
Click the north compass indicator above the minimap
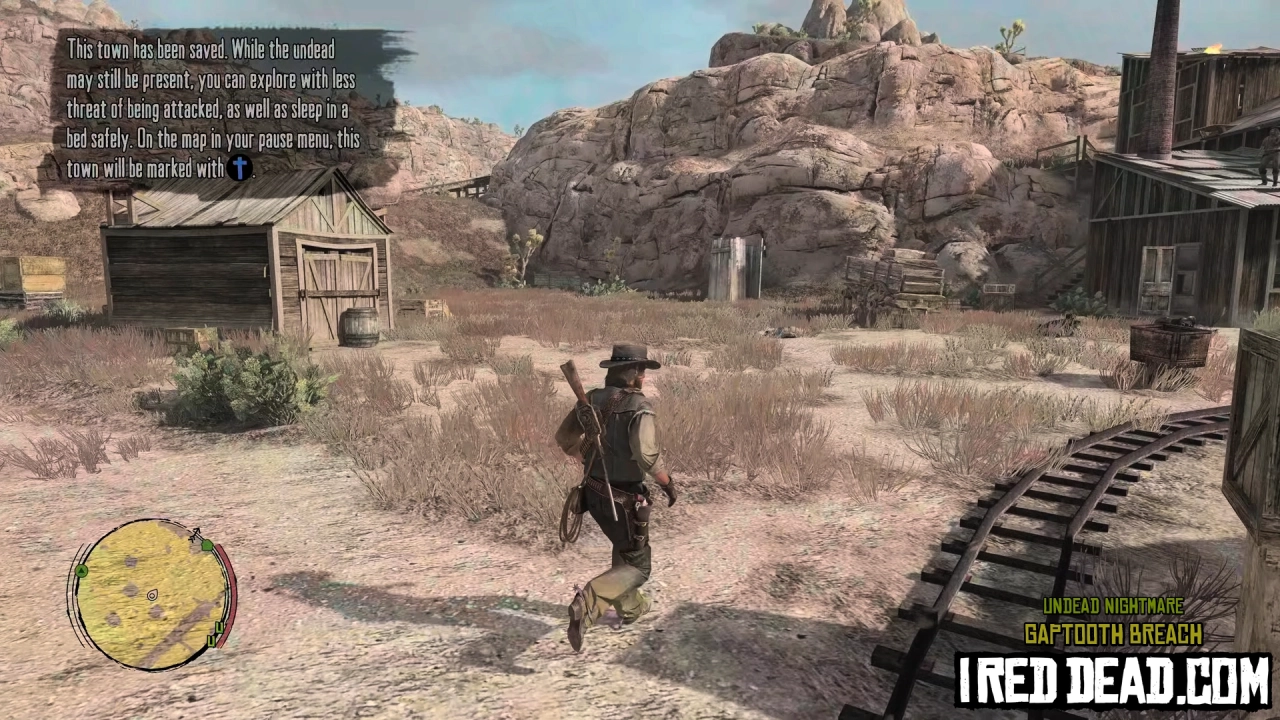tap(196, 531)
